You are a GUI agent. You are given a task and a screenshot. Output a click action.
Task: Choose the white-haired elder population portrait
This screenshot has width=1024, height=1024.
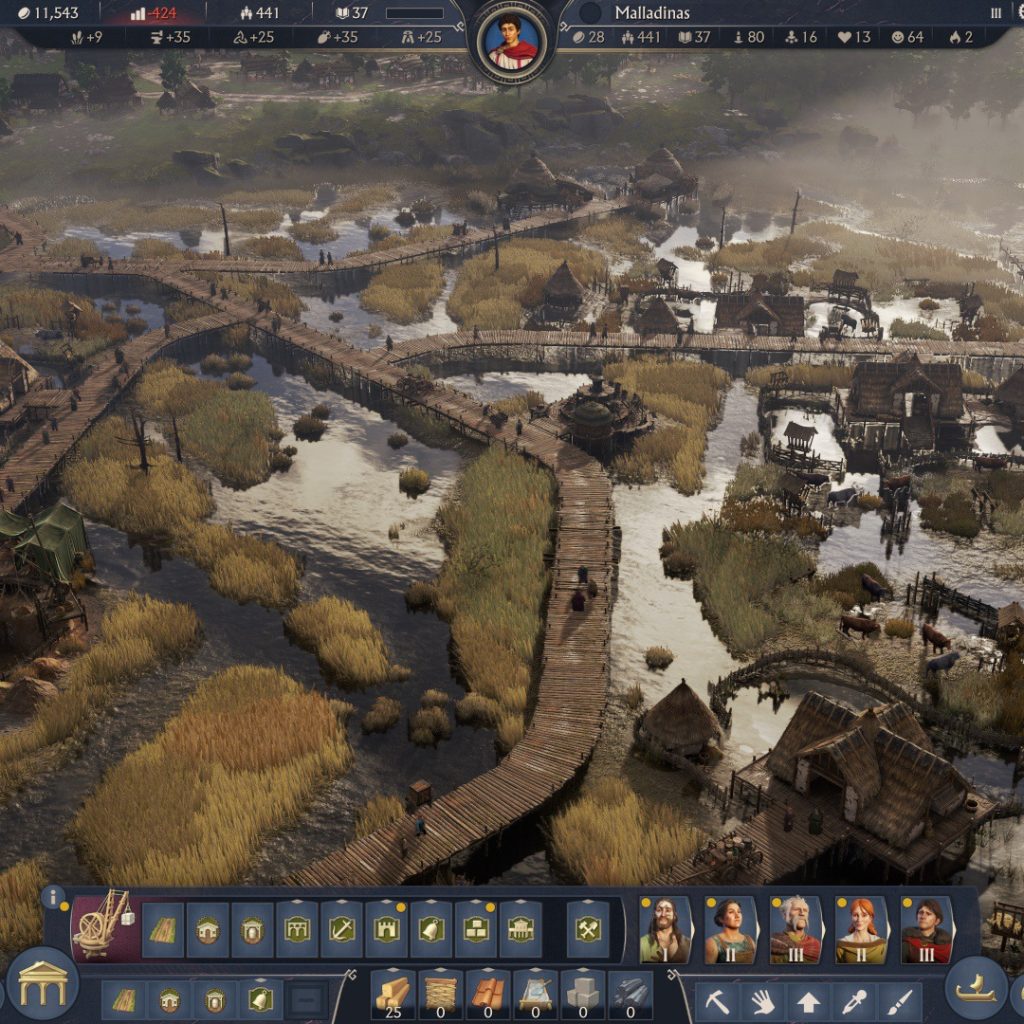click(x=796, y=931)
